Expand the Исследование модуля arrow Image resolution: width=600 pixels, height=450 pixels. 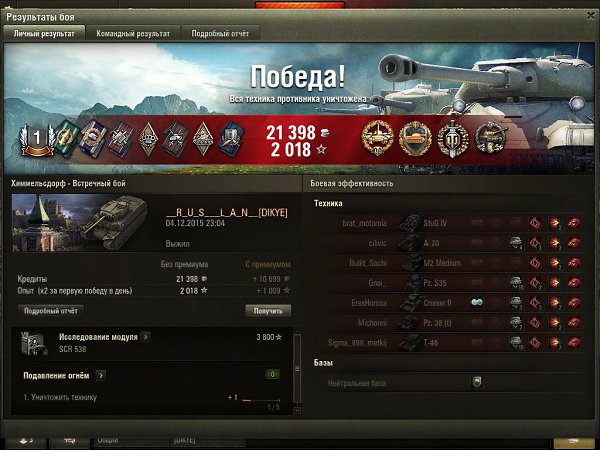tap(145, 337)
